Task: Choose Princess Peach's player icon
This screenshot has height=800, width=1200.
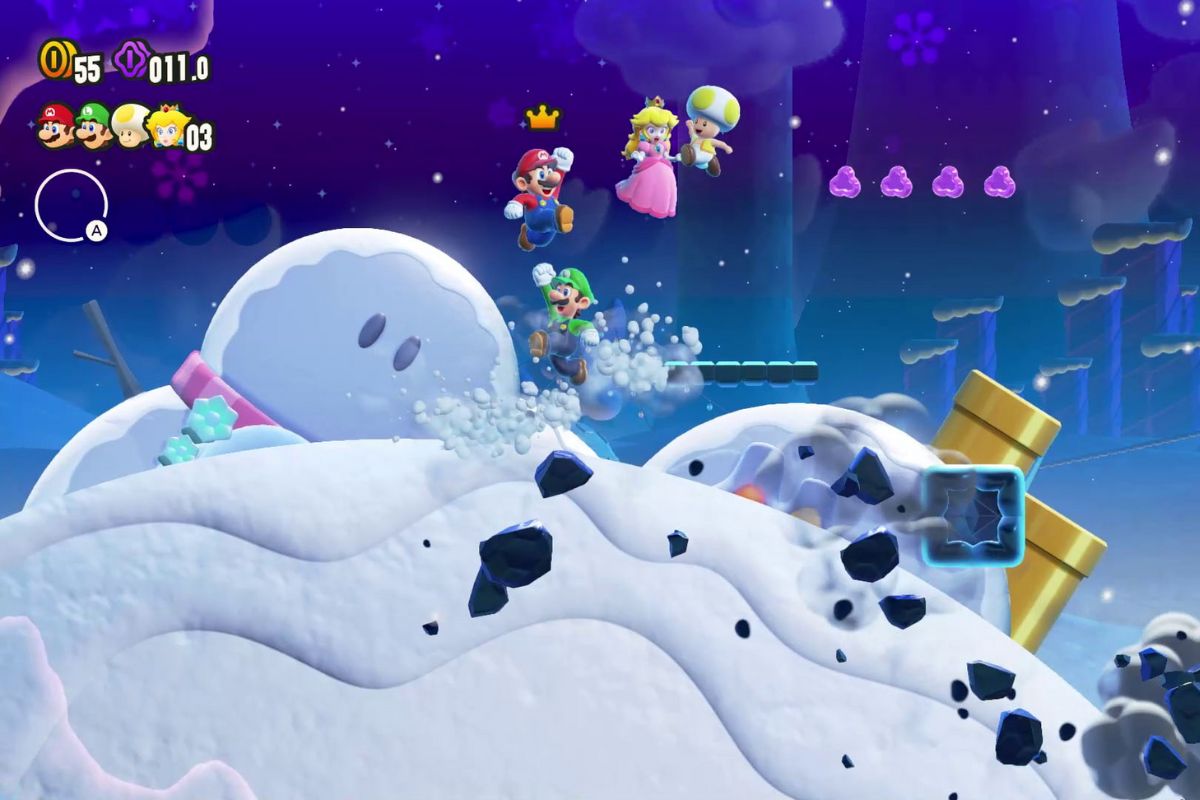Action: point(167,126)
